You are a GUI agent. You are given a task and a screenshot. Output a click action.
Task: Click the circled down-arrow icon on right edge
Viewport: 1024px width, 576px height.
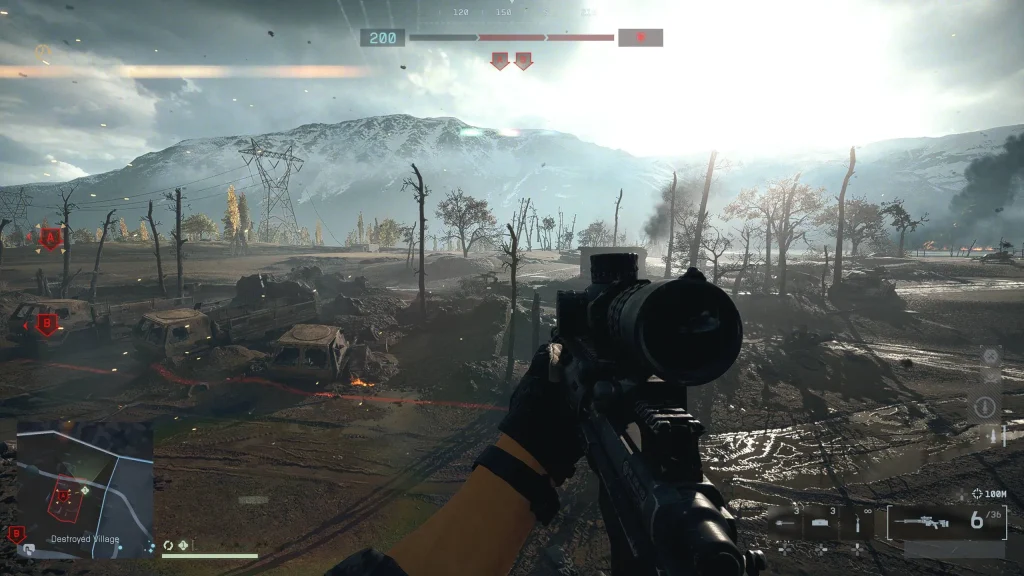point(984,407)
